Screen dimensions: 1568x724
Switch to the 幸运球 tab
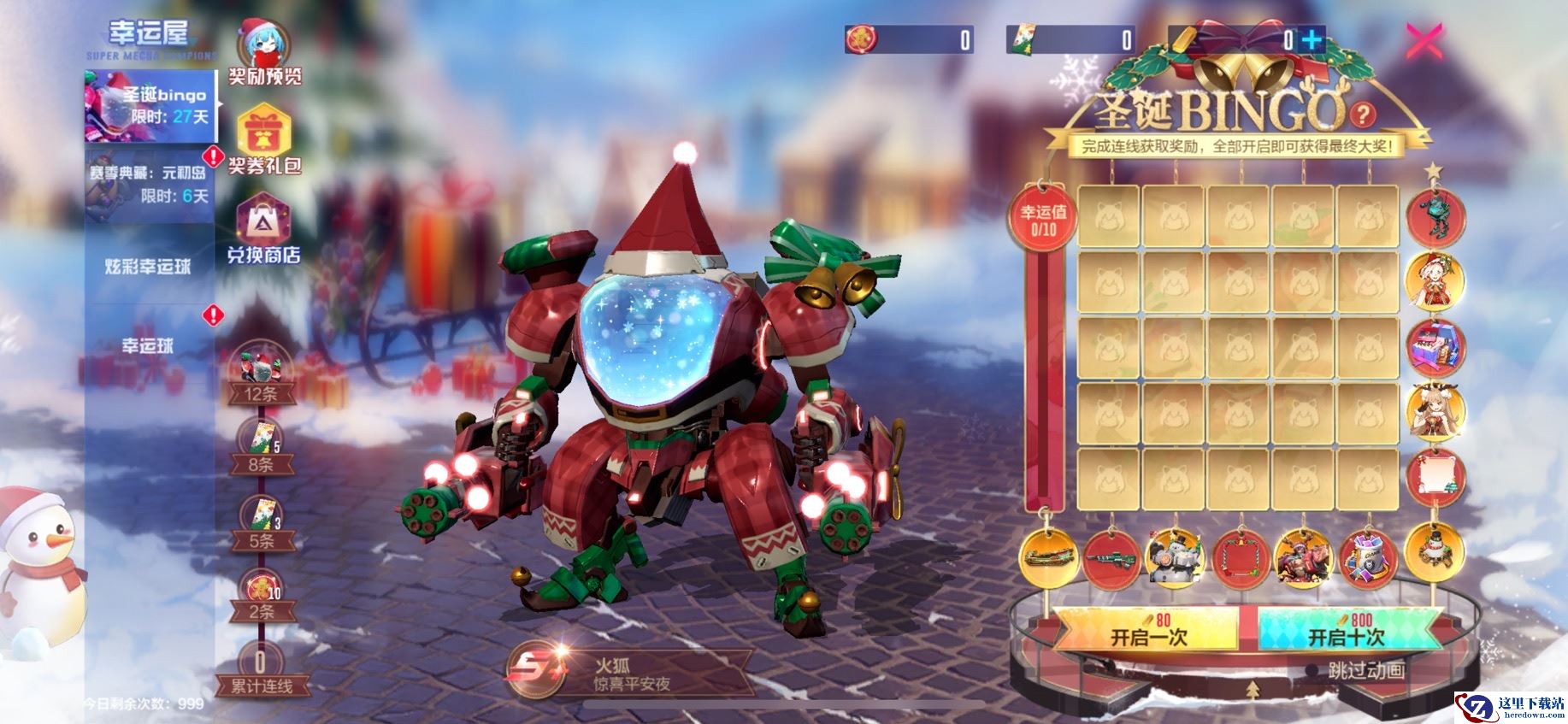(x=148, y=345)
